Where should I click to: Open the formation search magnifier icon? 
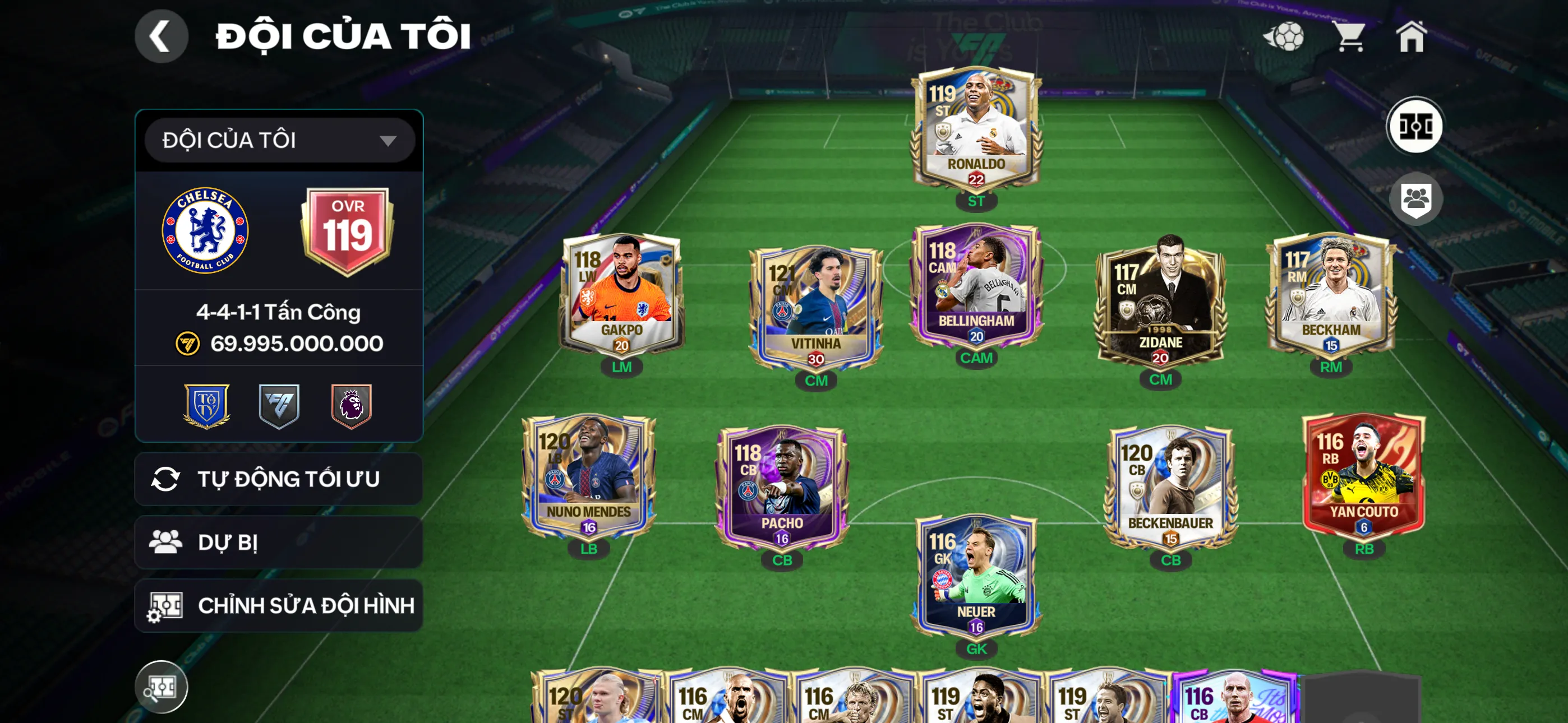pos(161,687)
